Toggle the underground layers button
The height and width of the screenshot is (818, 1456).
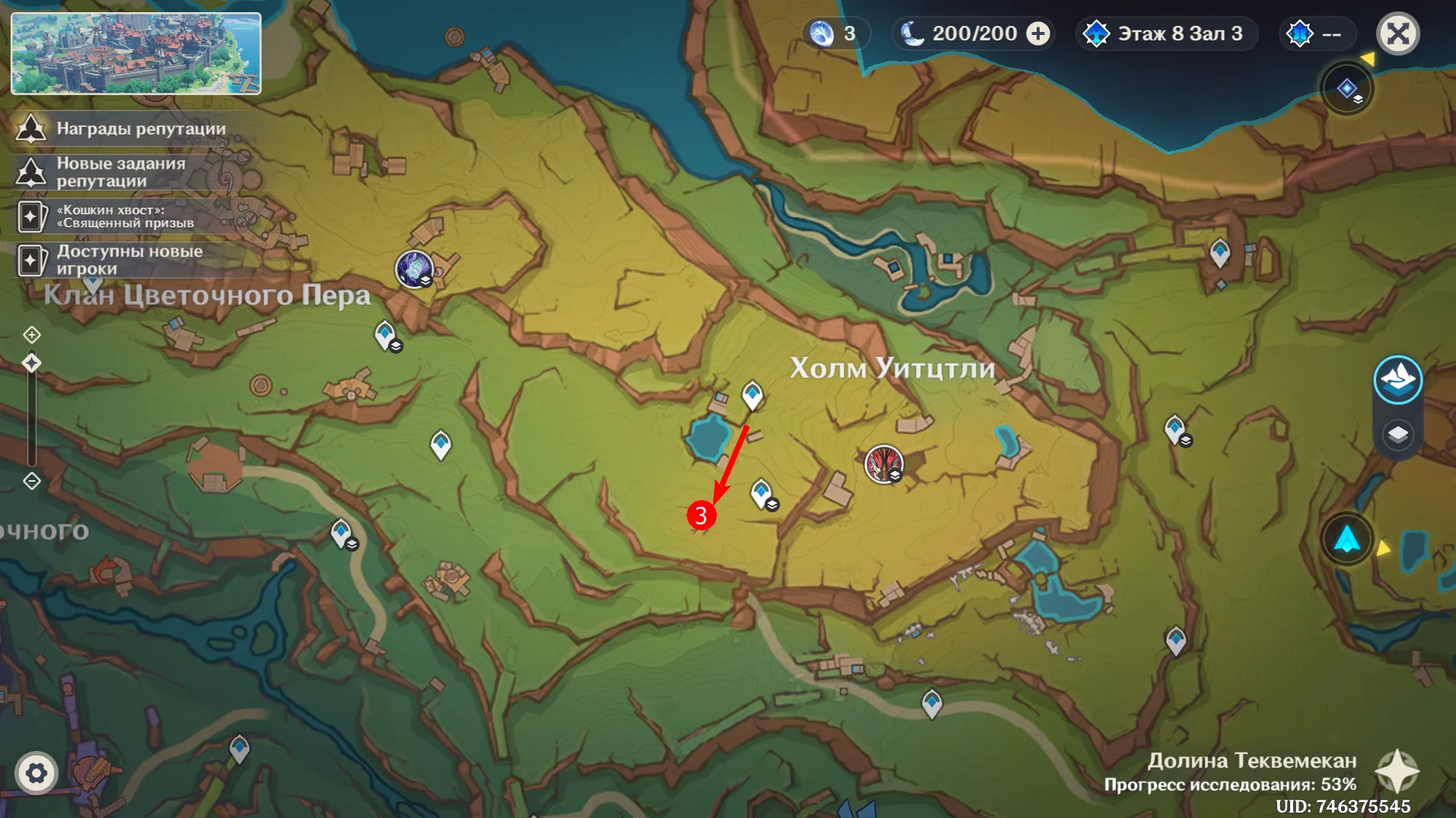coord(1397,434)
